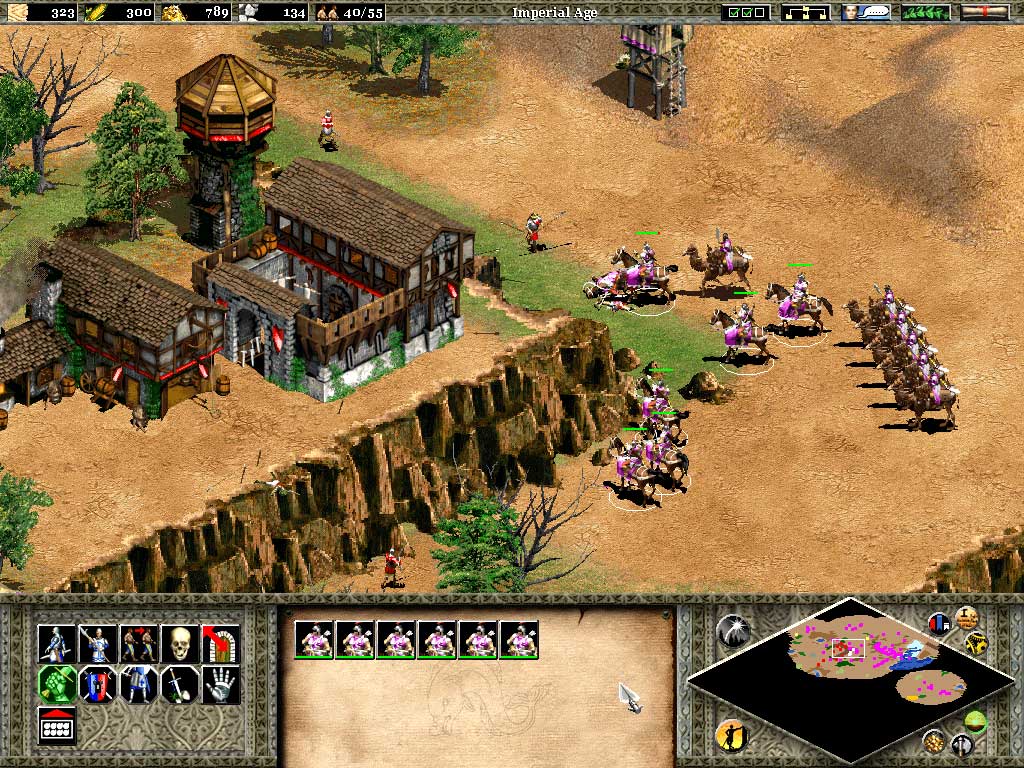Open the technology tree
This screenshot has width=1024, height=768.
click(807, 13)
